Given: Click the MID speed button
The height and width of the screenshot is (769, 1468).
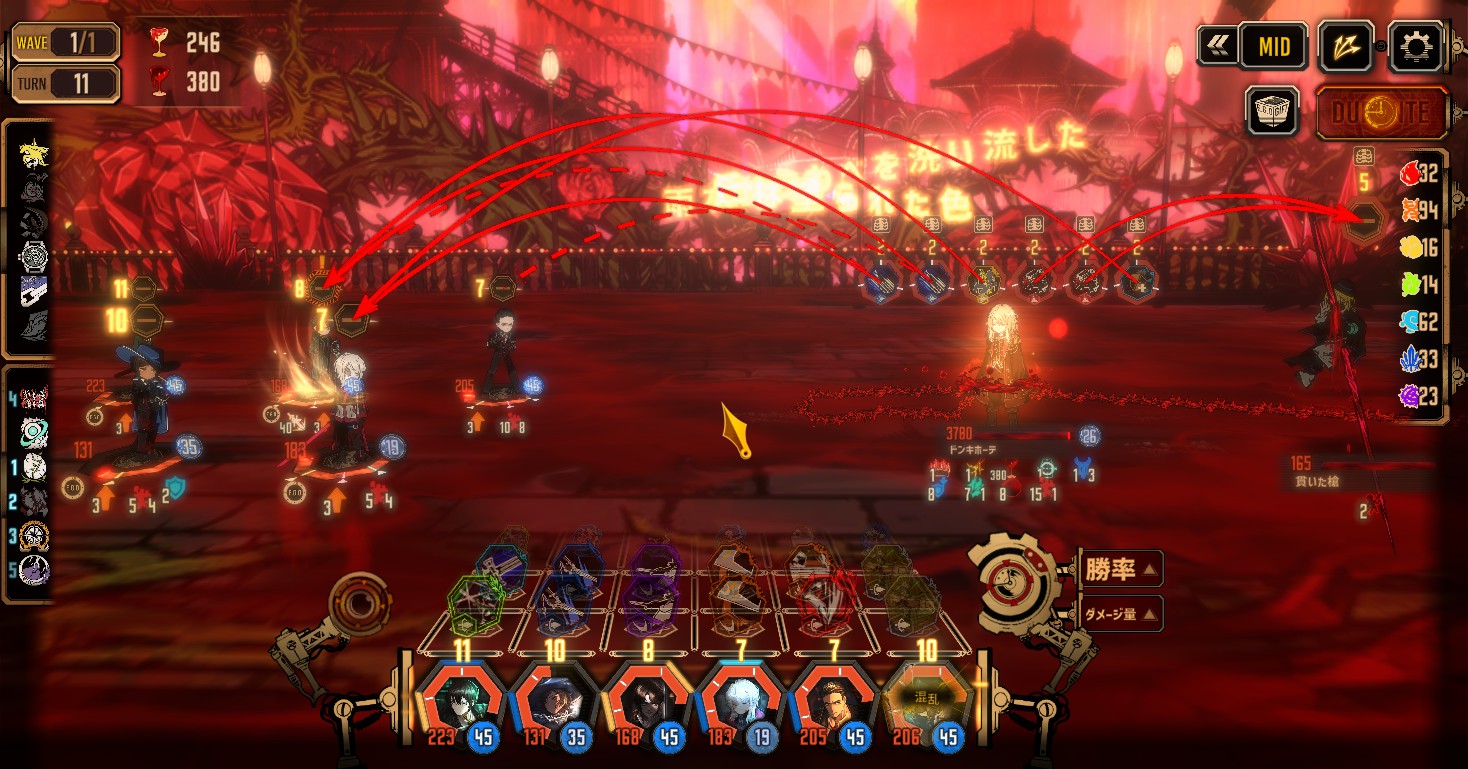Looking at the screenshot, I should pyautogui.click(x=1273, y=46).
